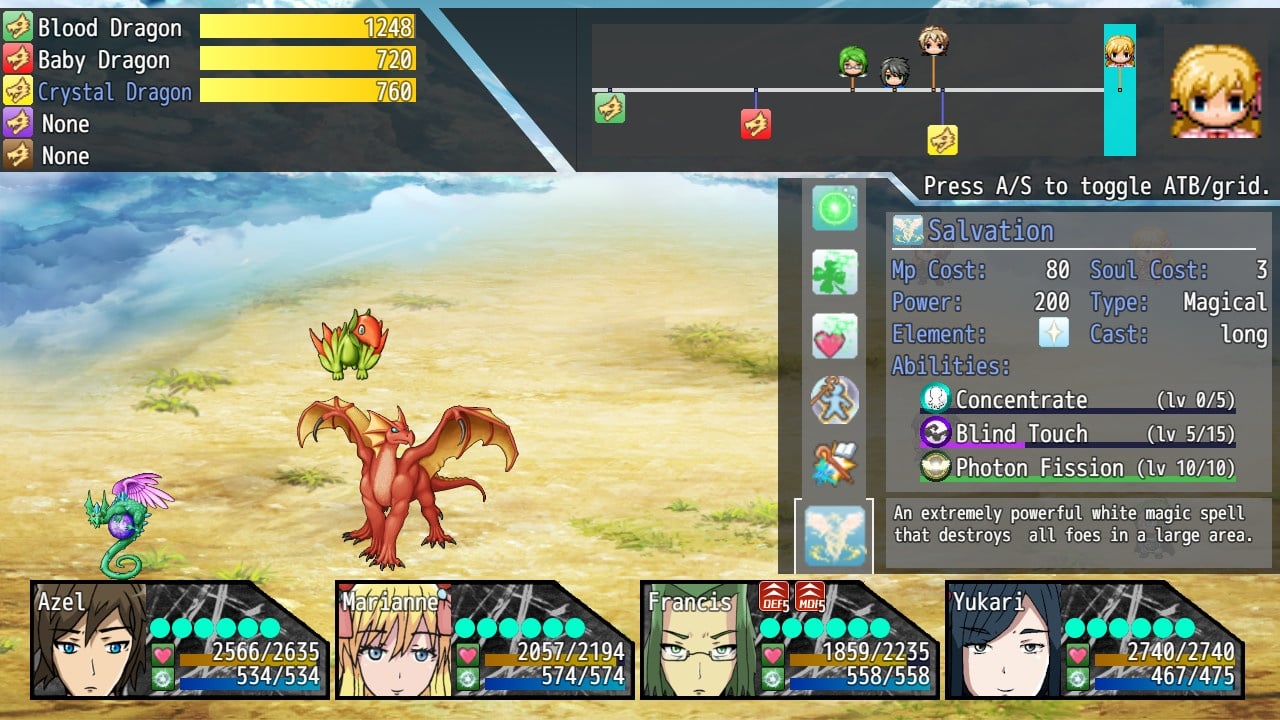Screen dimensions: 1280x720
Task: Select Azel's party status panel
Action: 178,640
